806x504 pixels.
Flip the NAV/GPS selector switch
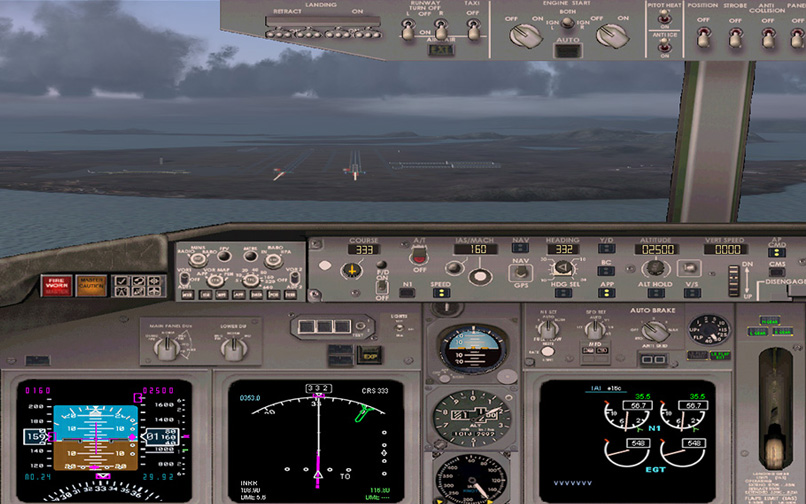coord(521,270)
